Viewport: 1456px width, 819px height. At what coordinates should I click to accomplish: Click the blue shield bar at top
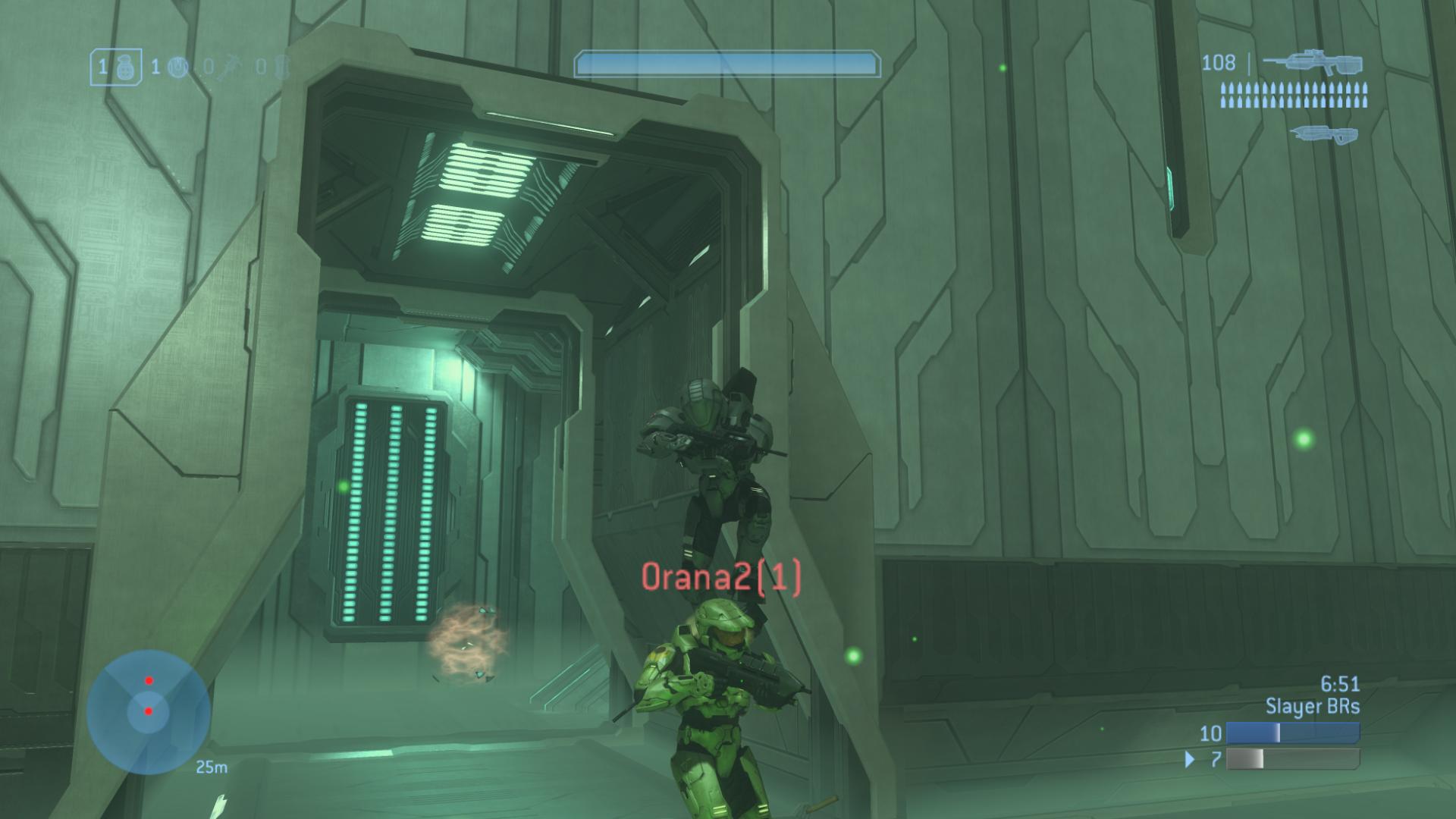tap(728, 64)
